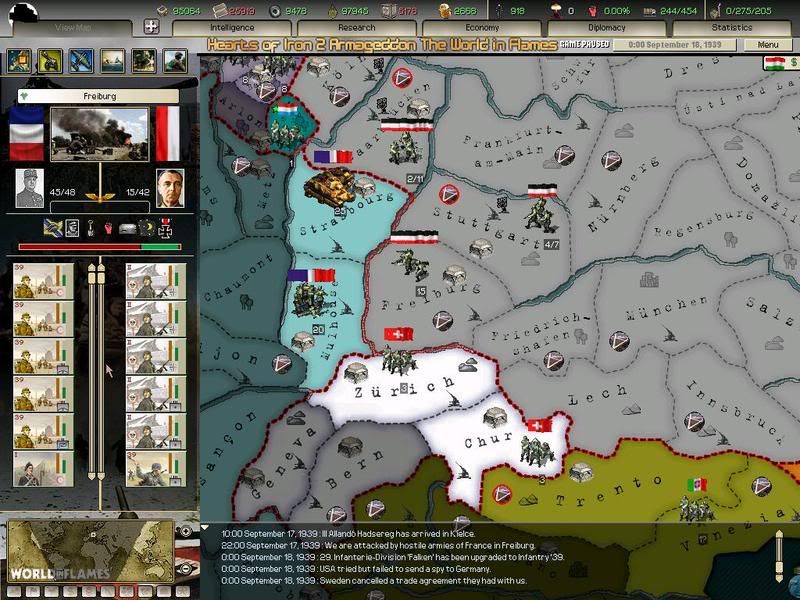This screenshot has width=800, height=600.
Task: Click the German commander portrait
Action: pyautogui.click(x=170, y=187)
